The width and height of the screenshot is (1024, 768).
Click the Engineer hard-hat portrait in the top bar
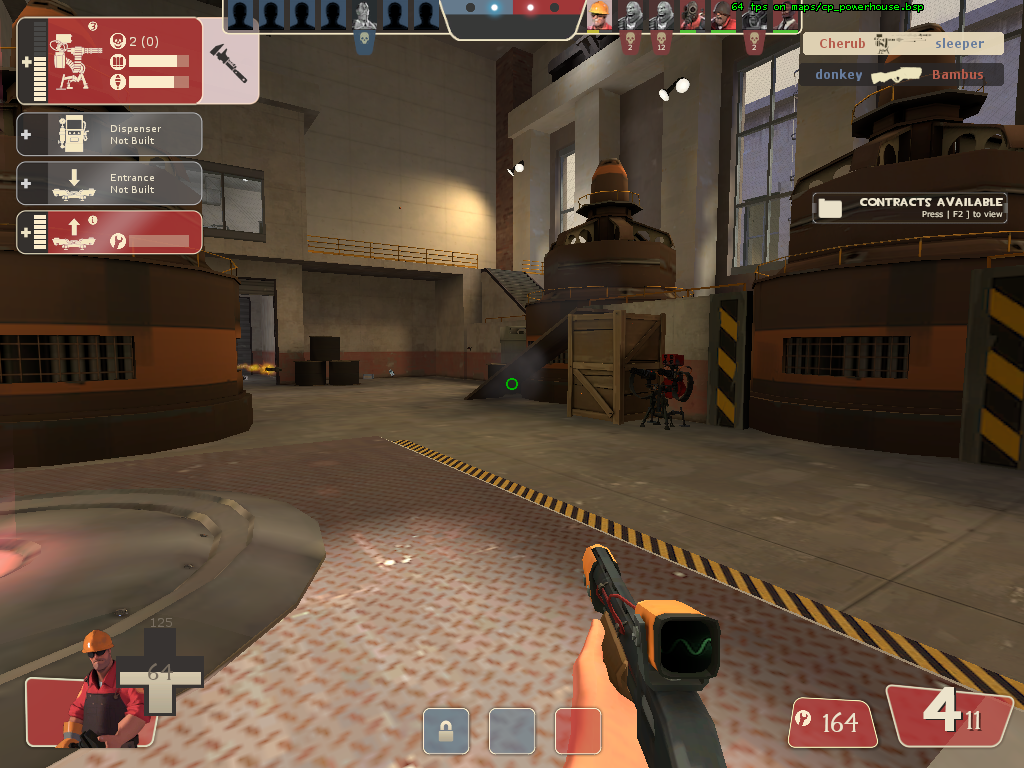[x=599, y=15]
